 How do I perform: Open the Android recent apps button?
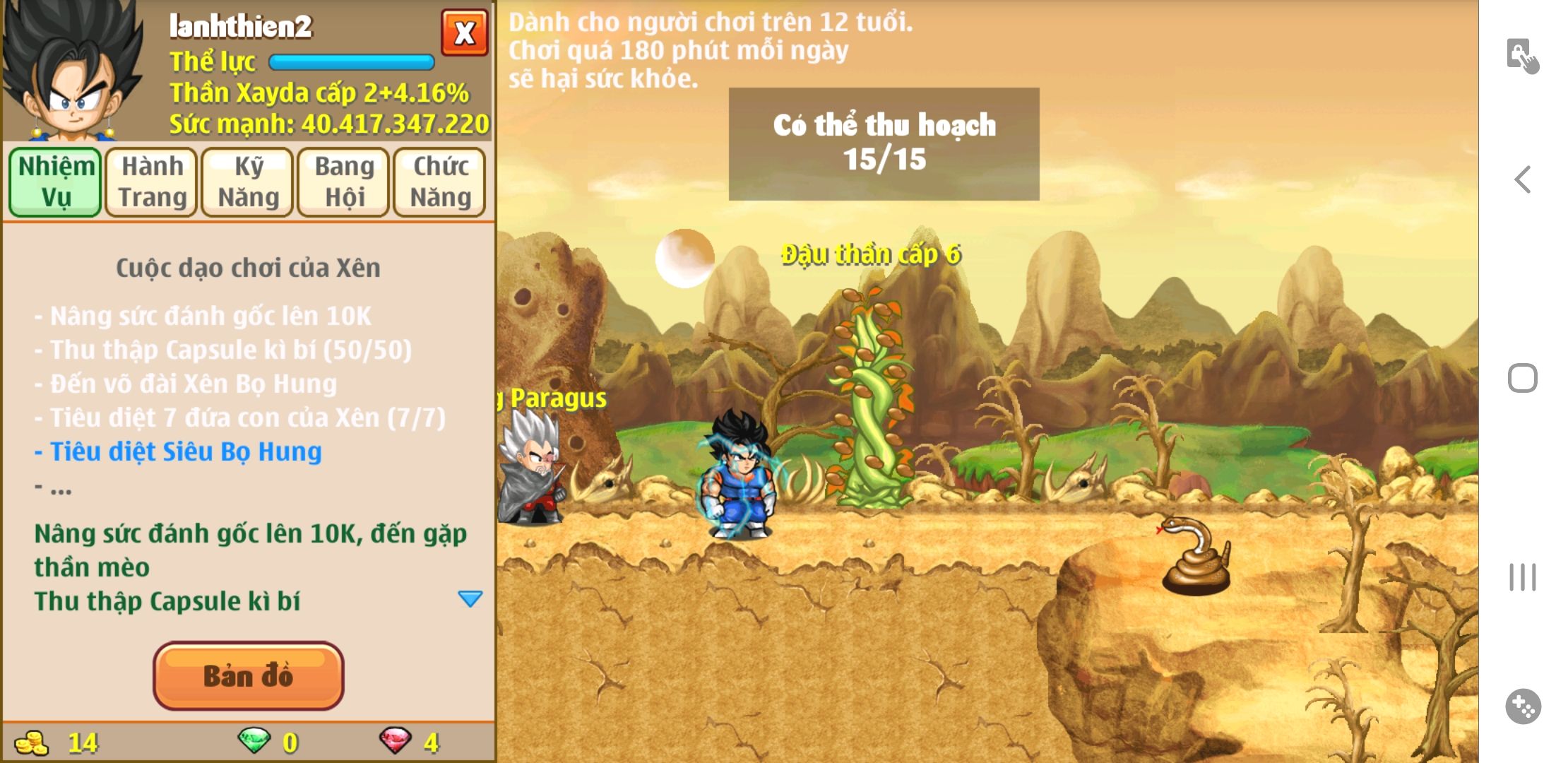tap(1523, 577)
